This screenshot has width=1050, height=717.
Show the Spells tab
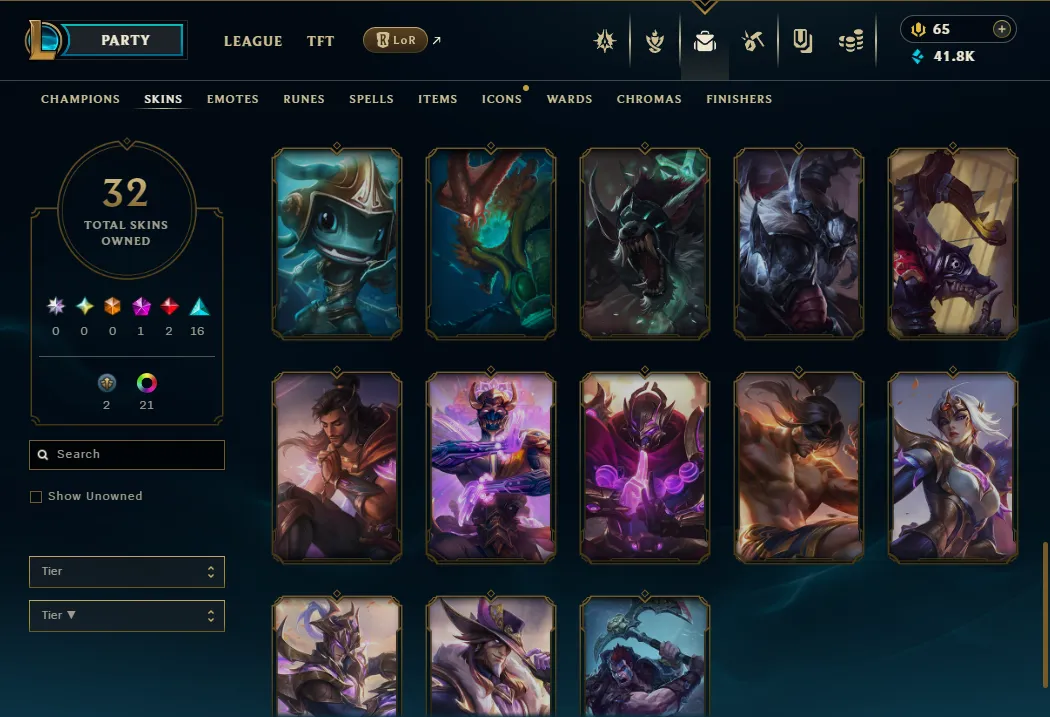click(x=371, y=99)
